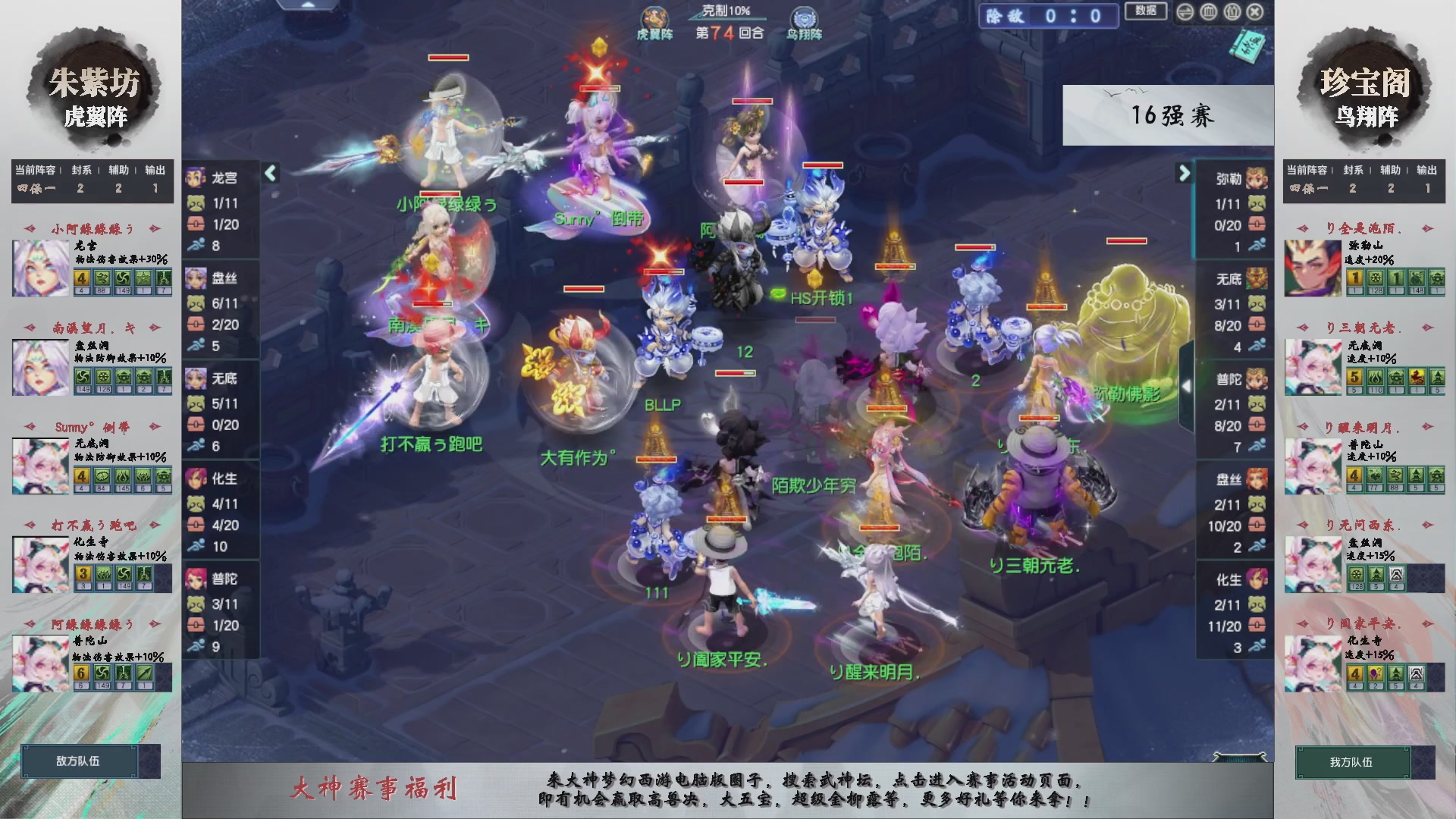Collapse the left team roster panel
Viewport: 1456px width, 819px height.
(269, 174)
